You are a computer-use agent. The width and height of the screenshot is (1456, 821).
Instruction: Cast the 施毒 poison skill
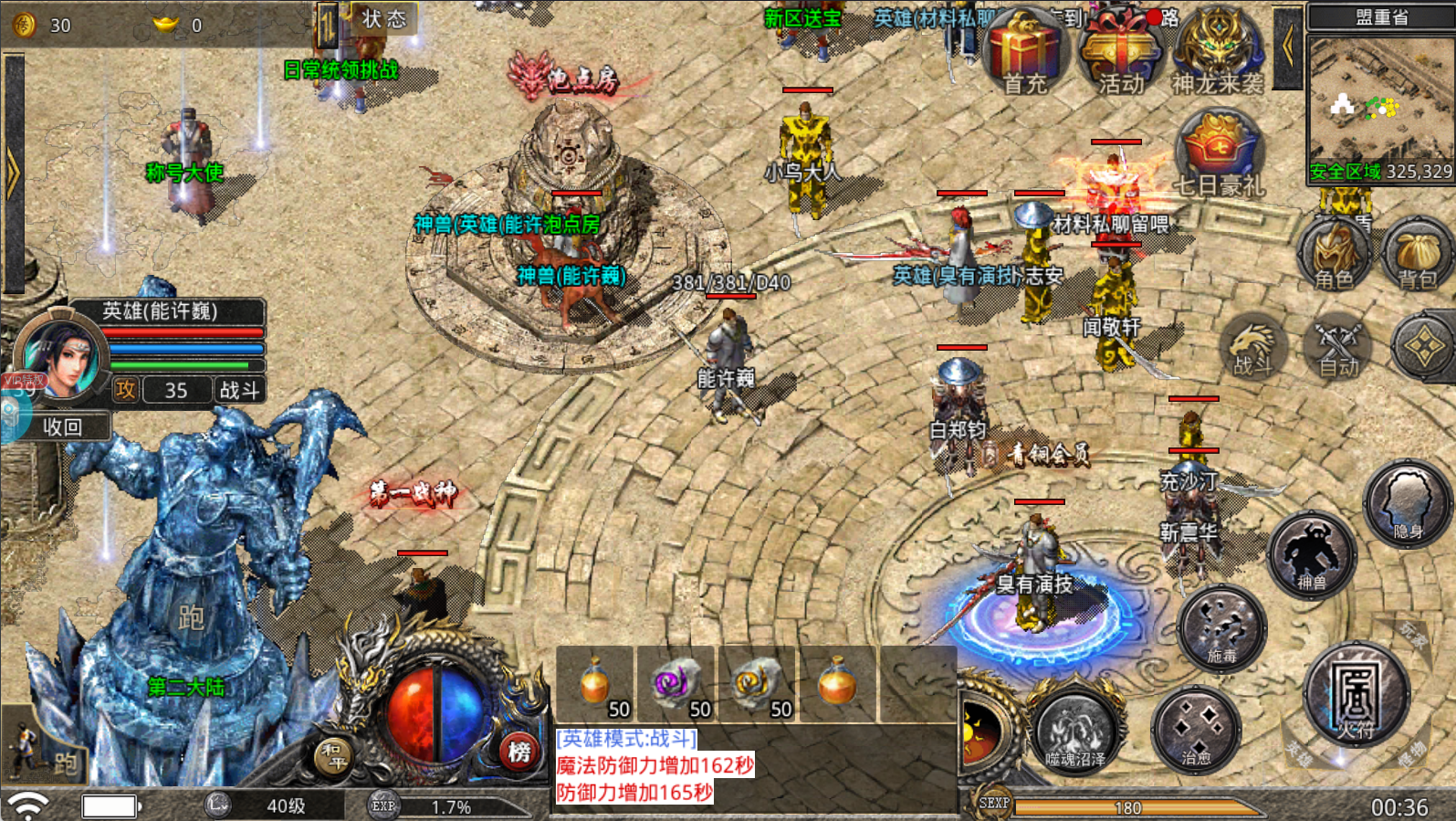[x=1221, y=630]
